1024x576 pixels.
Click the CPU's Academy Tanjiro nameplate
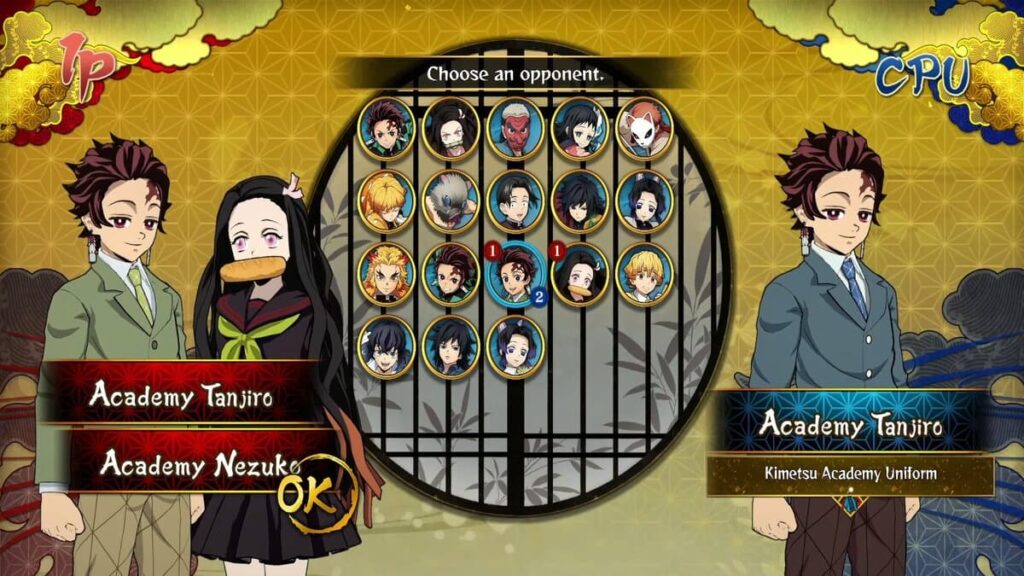tap(850, 424)
